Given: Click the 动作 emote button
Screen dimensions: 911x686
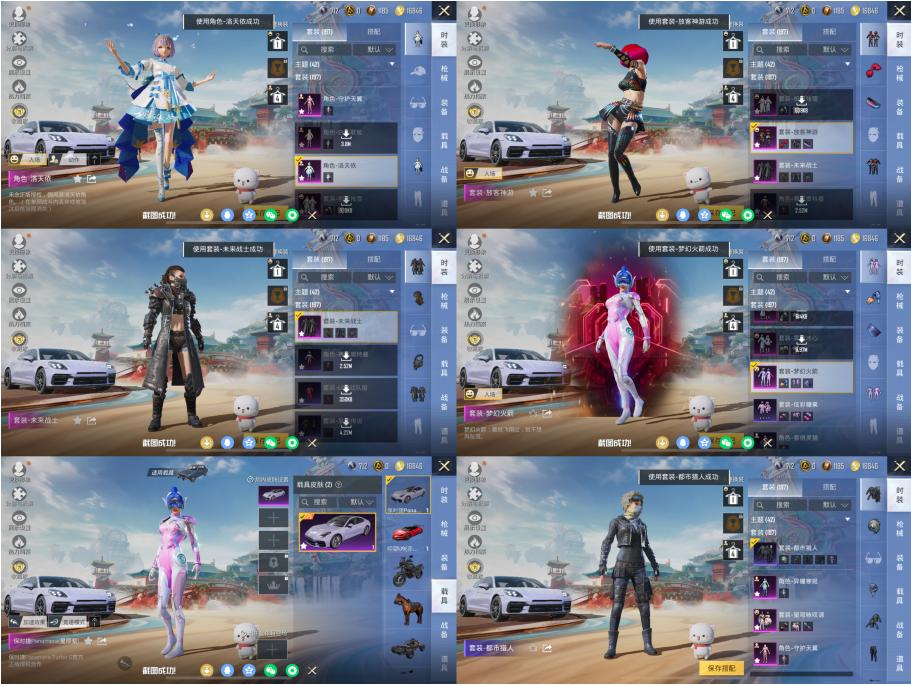Looking at the screenshot, I should (73, 159).
